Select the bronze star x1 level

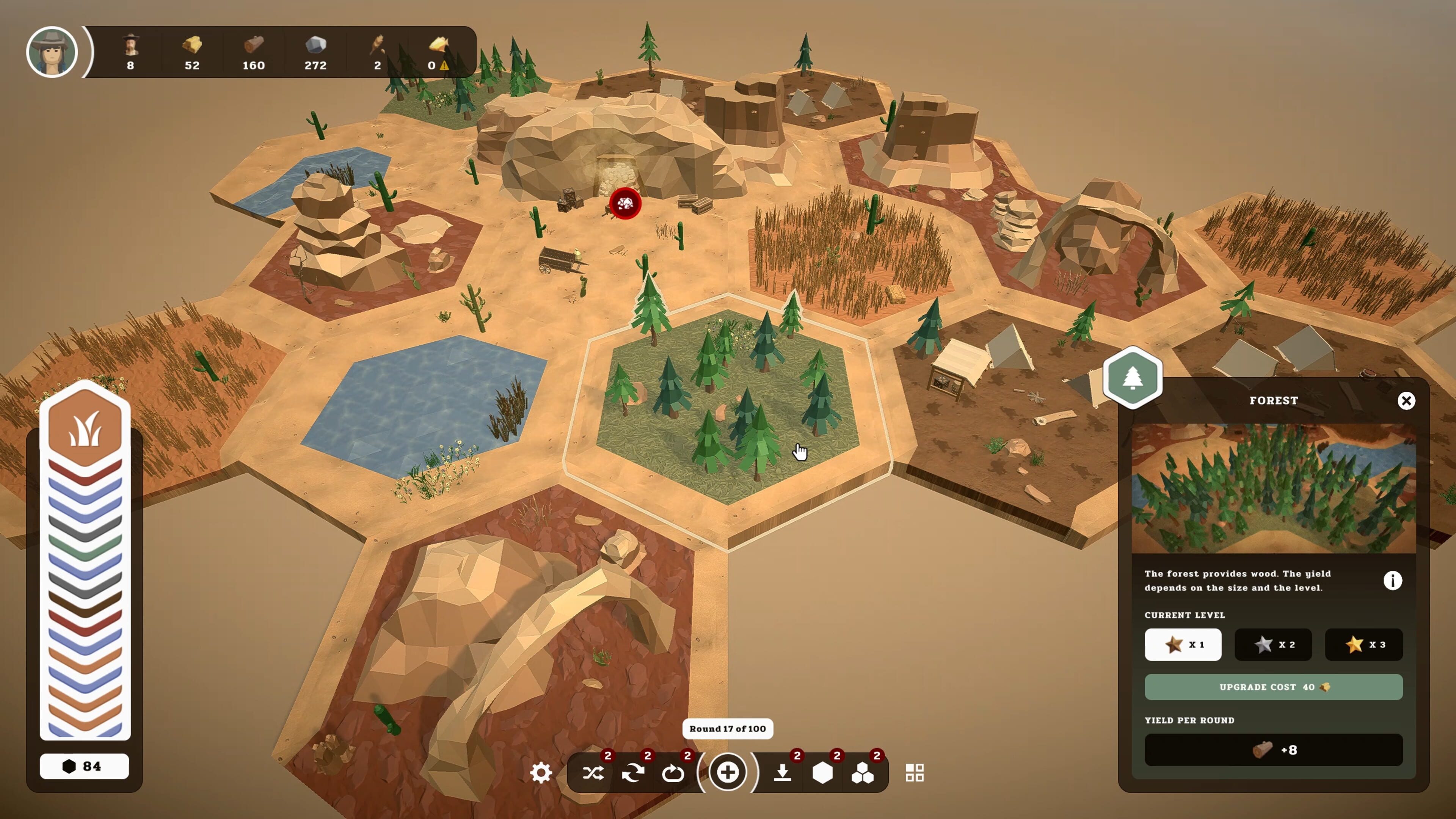(1183, 644)
